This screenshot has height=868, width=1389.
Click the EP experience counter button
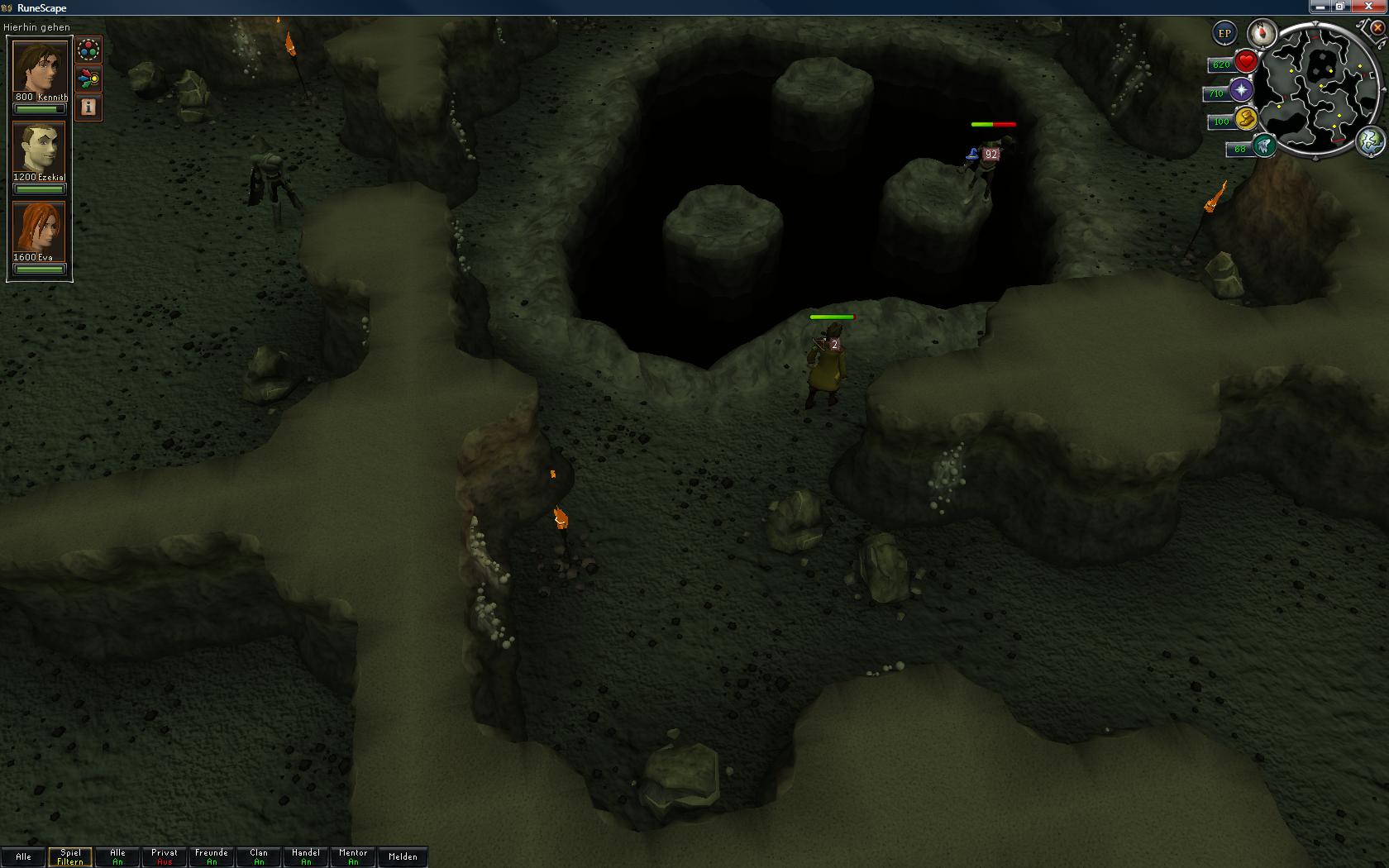1224,34
